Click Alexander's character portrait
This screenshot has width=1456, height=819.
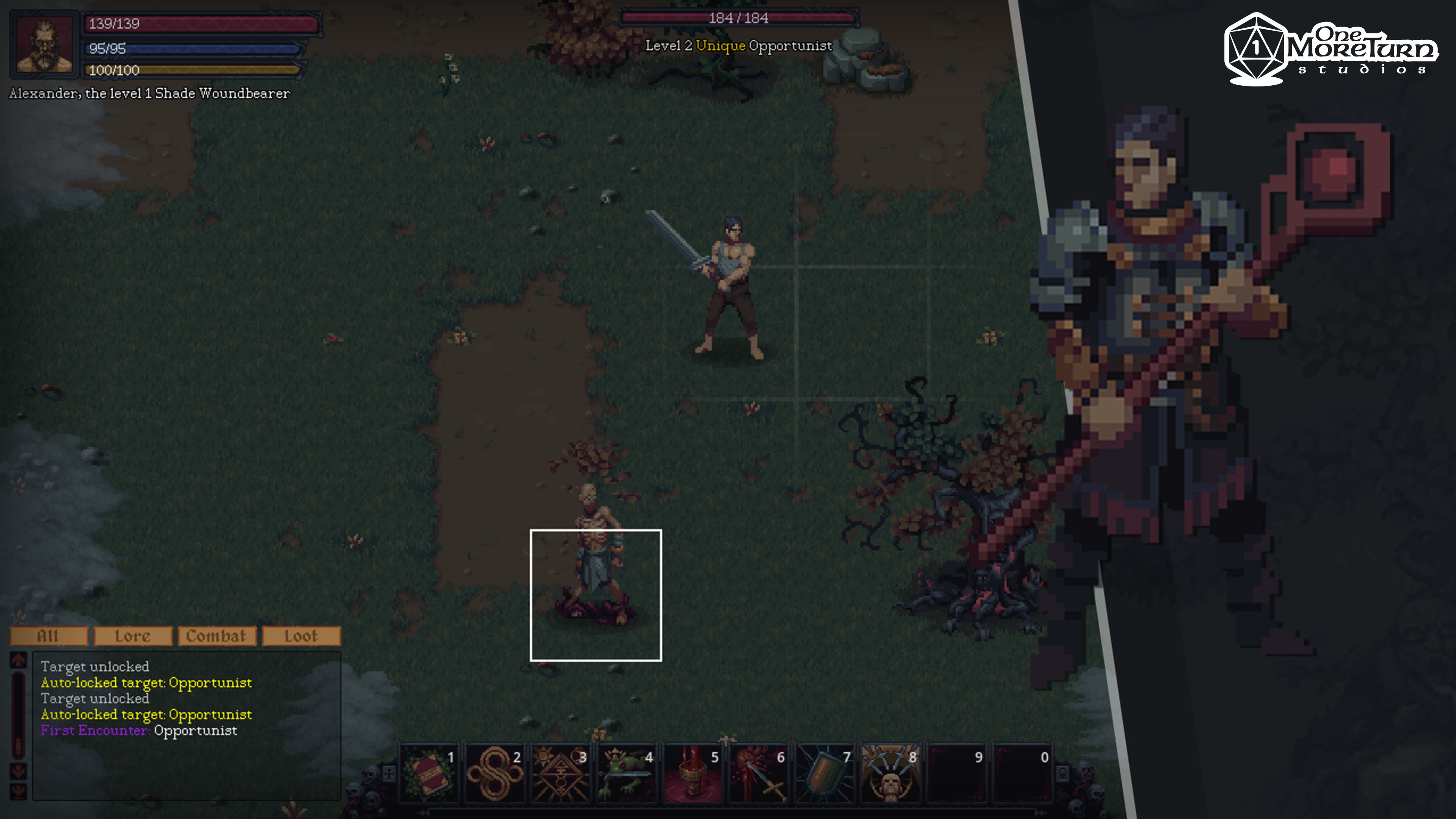pos(45,44)
